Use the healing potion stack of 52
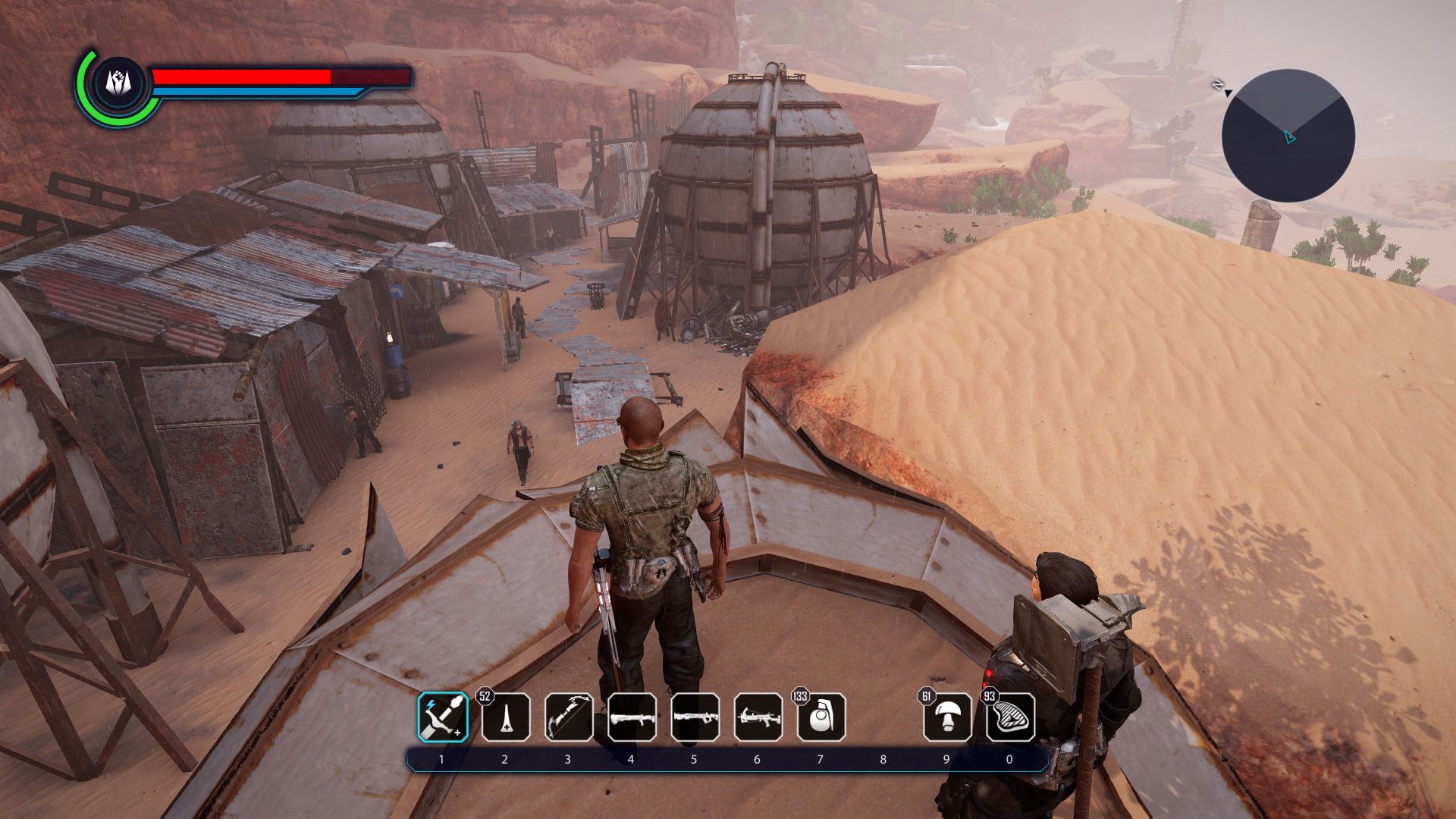This screenshot has width=1456, height=819. coord(506,717)
